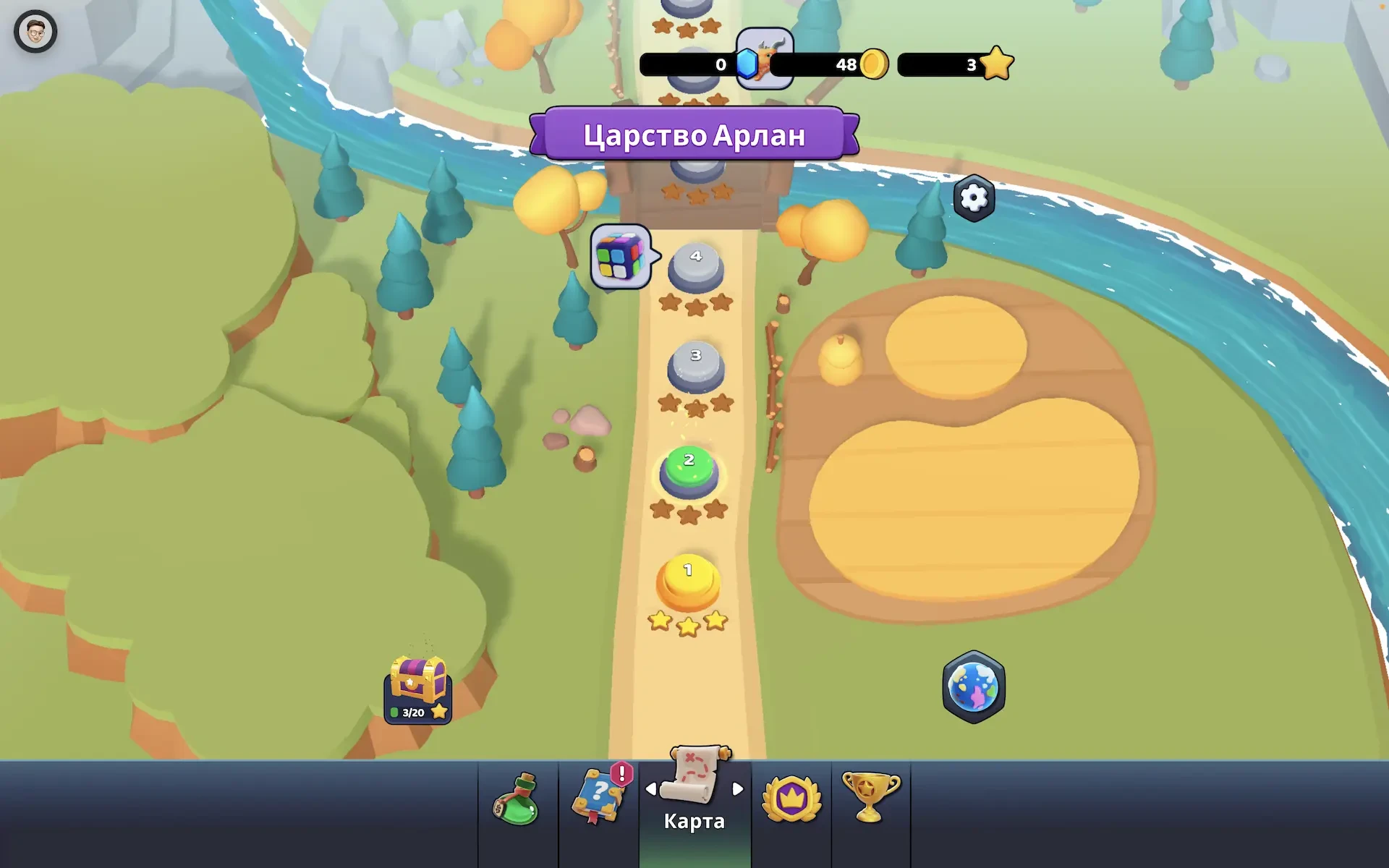The image size is (1389, 868).
Task: Click the right arrow beside the map scroll
Action: point(738,789)
